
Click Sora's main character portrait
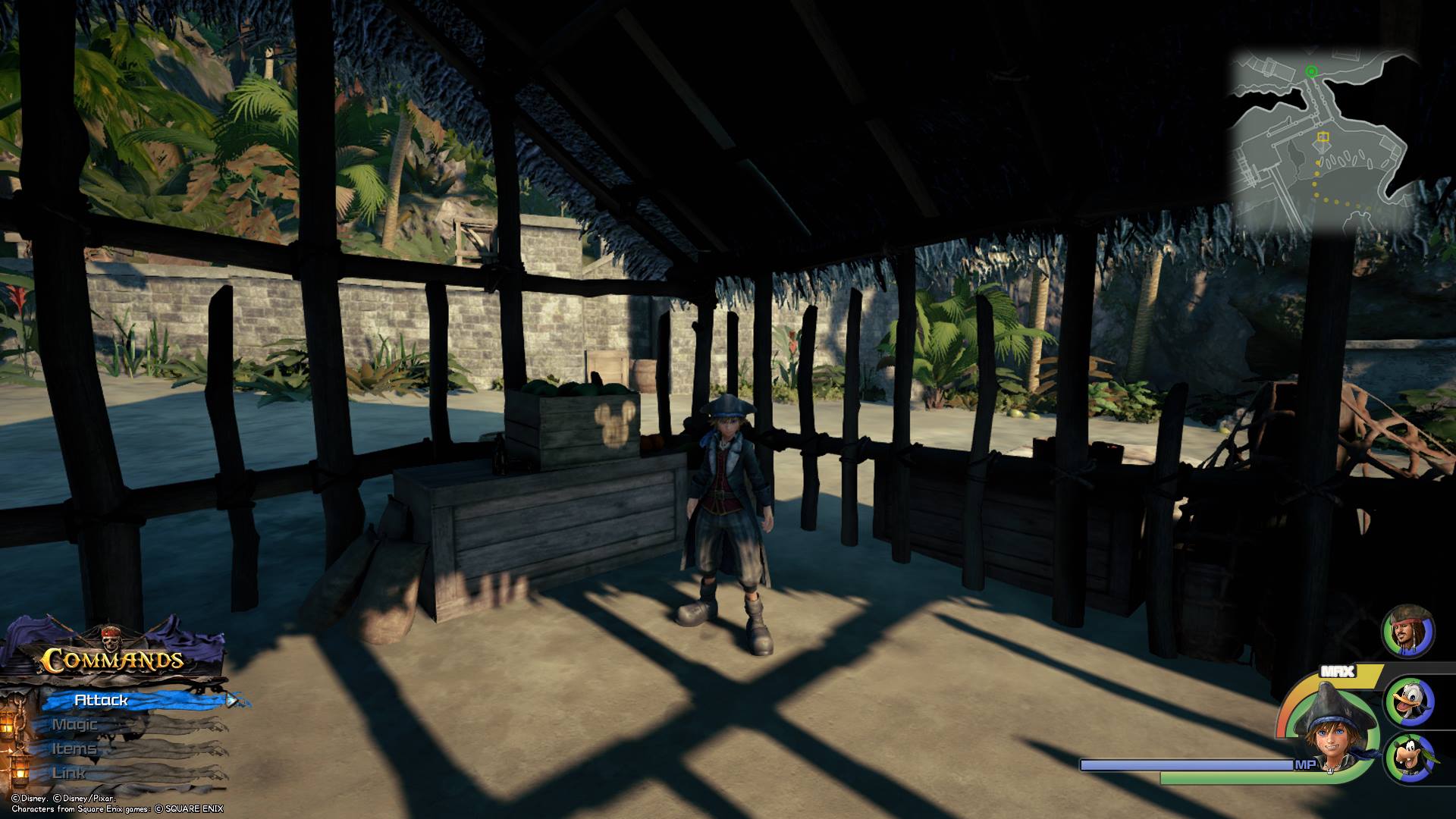click(1330, 733)
